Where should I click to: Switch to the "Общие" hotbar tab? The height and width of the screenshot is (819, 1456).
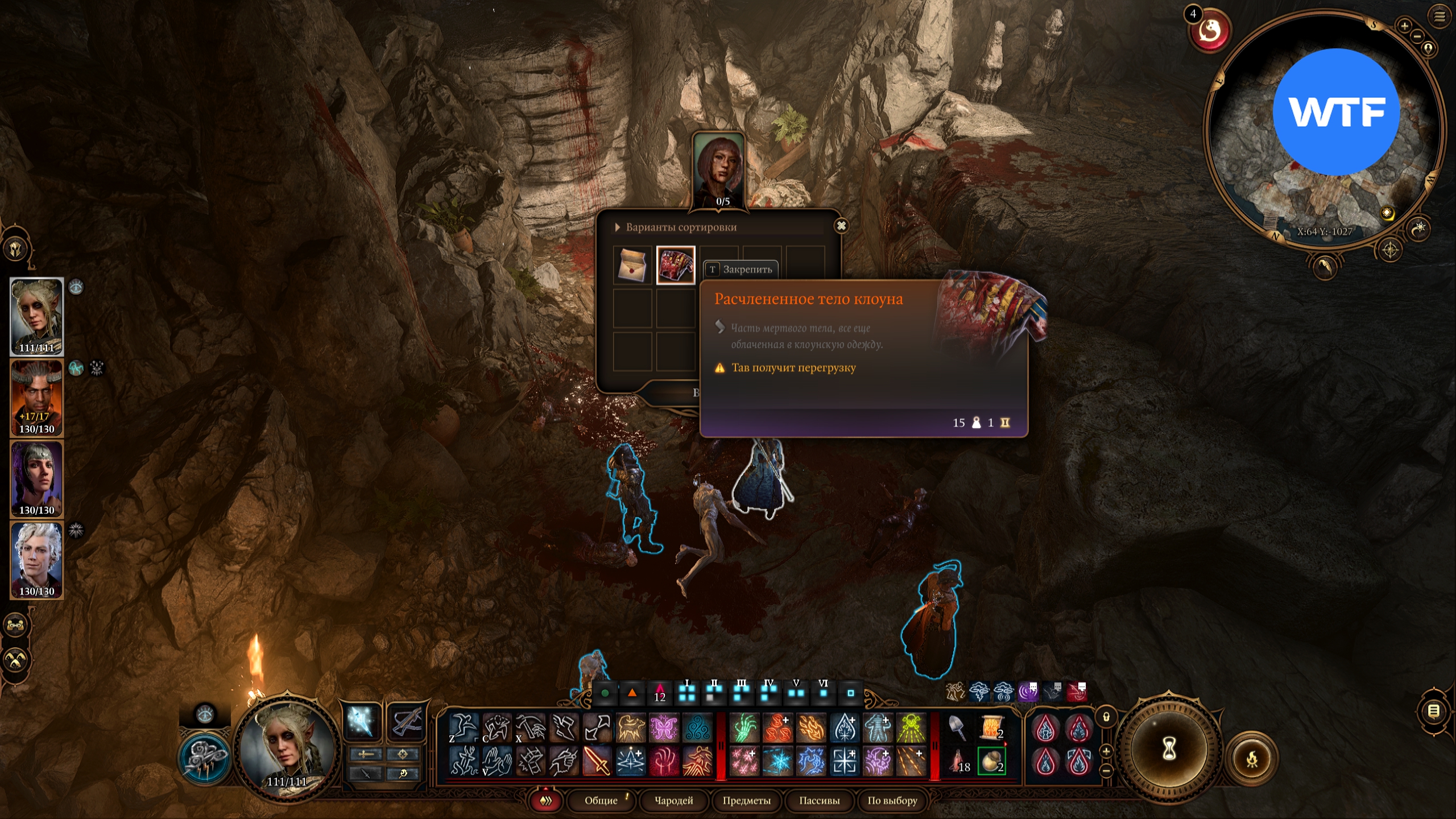click(601, 800)
